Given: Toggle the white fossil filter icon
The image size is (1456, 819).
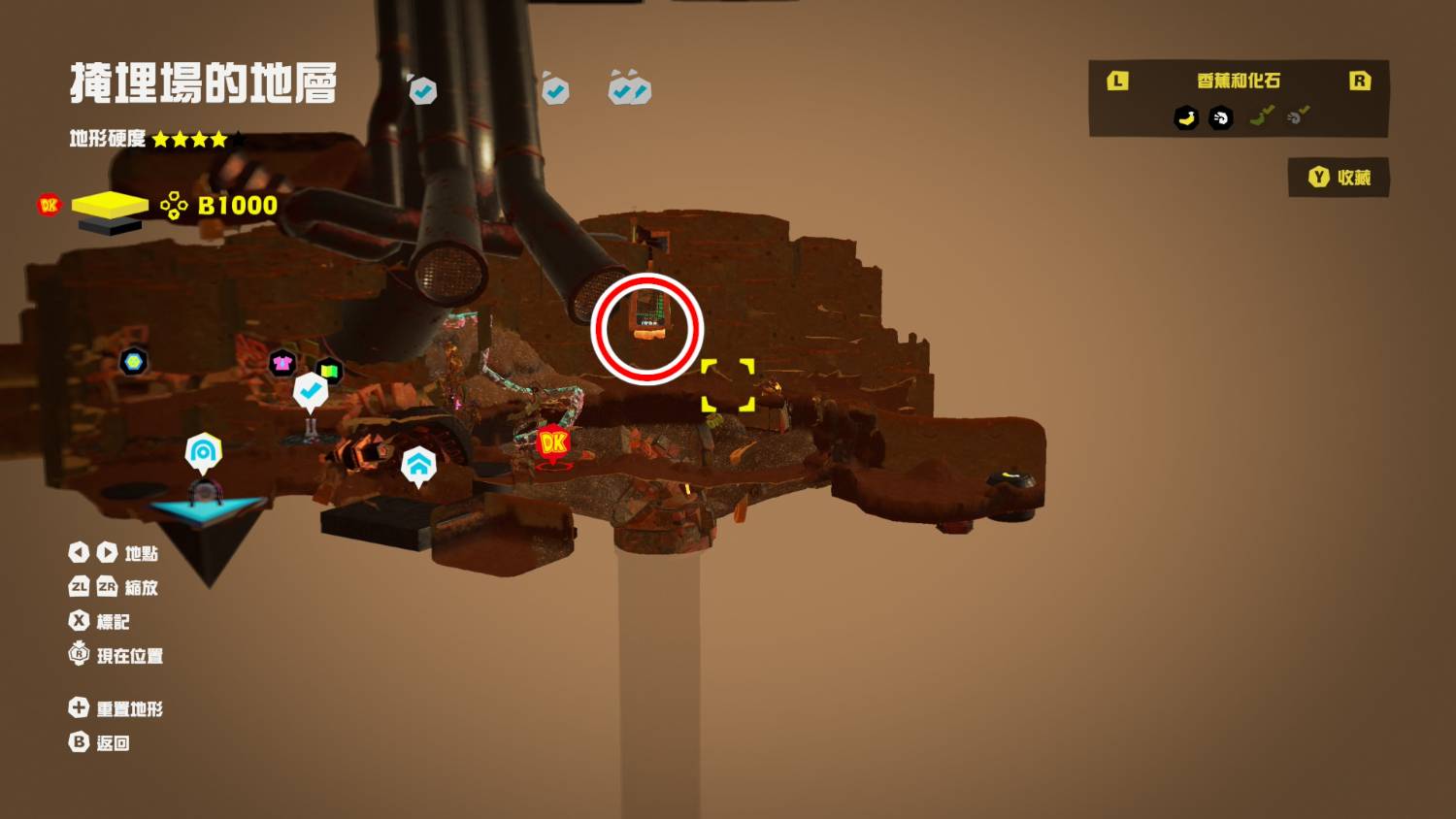Looking at the screenshot, I should (x=1221, y=118).
